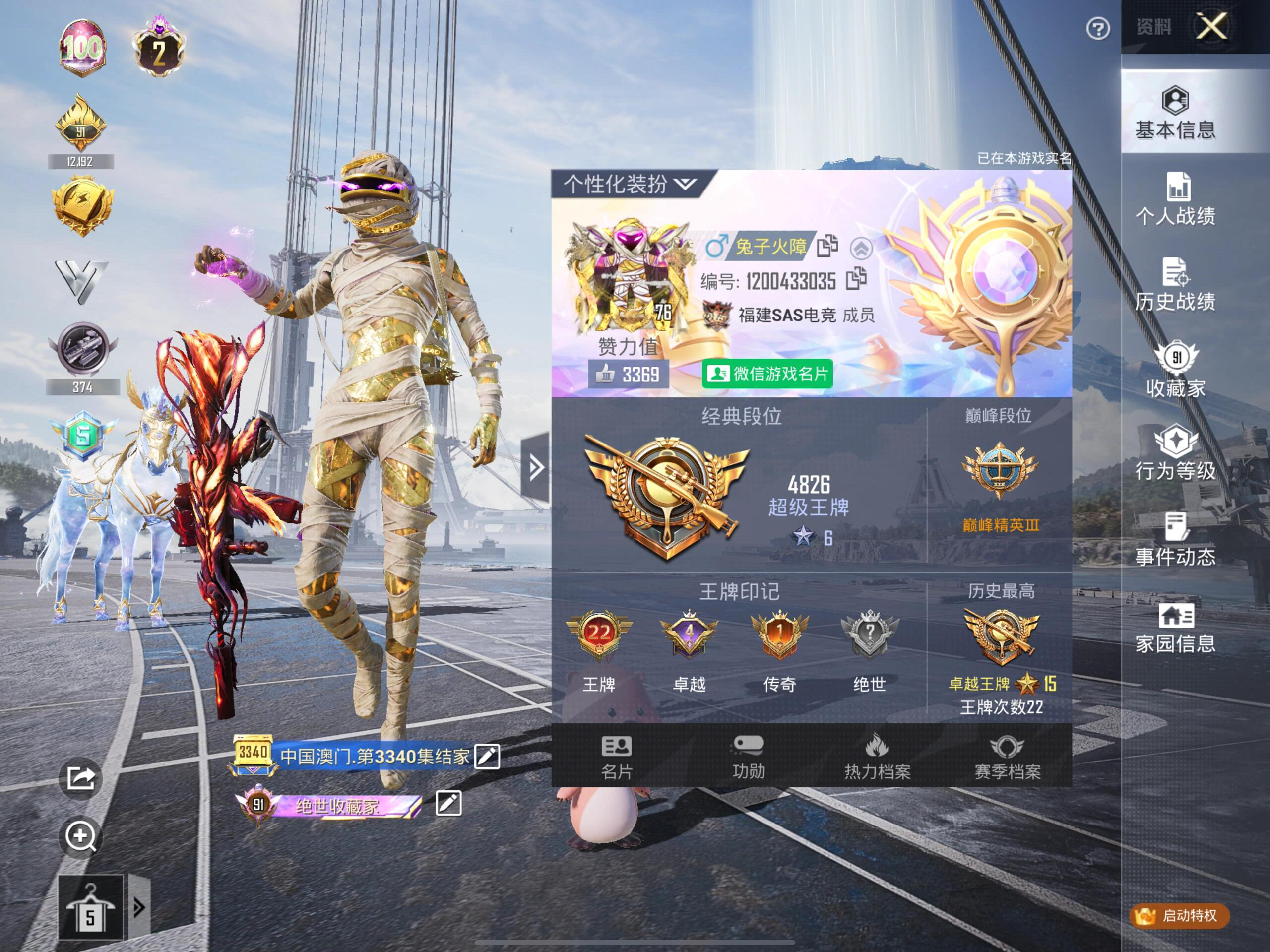Viewport: 1270px width, 952px height.
Task: Open the 个人战绩 personal stats tab
Action: (1175, 198)
